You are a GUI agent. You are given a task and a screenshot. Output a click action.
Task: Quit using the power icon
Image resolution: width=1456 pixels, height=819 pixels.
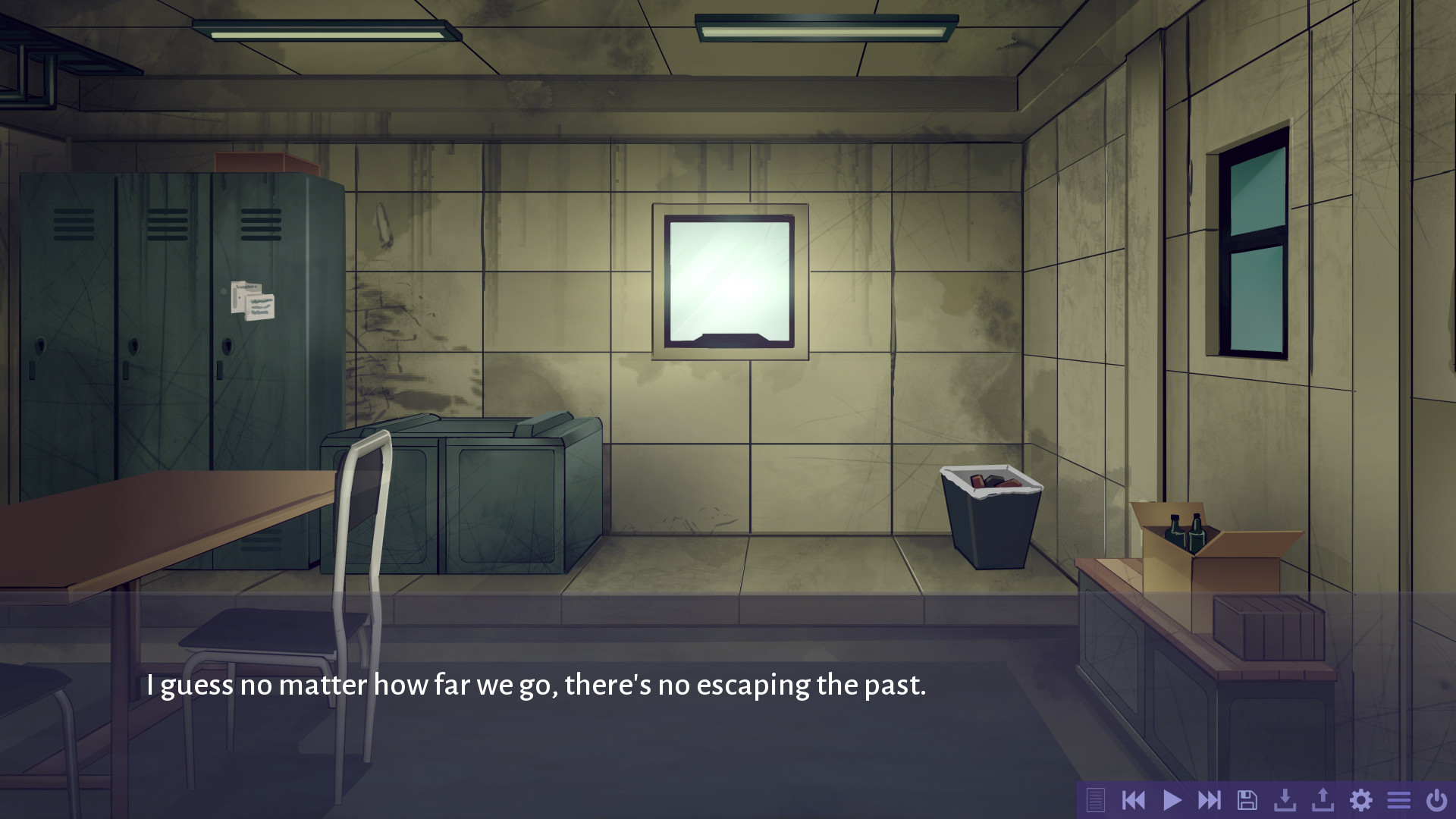tap(1437, 799)
